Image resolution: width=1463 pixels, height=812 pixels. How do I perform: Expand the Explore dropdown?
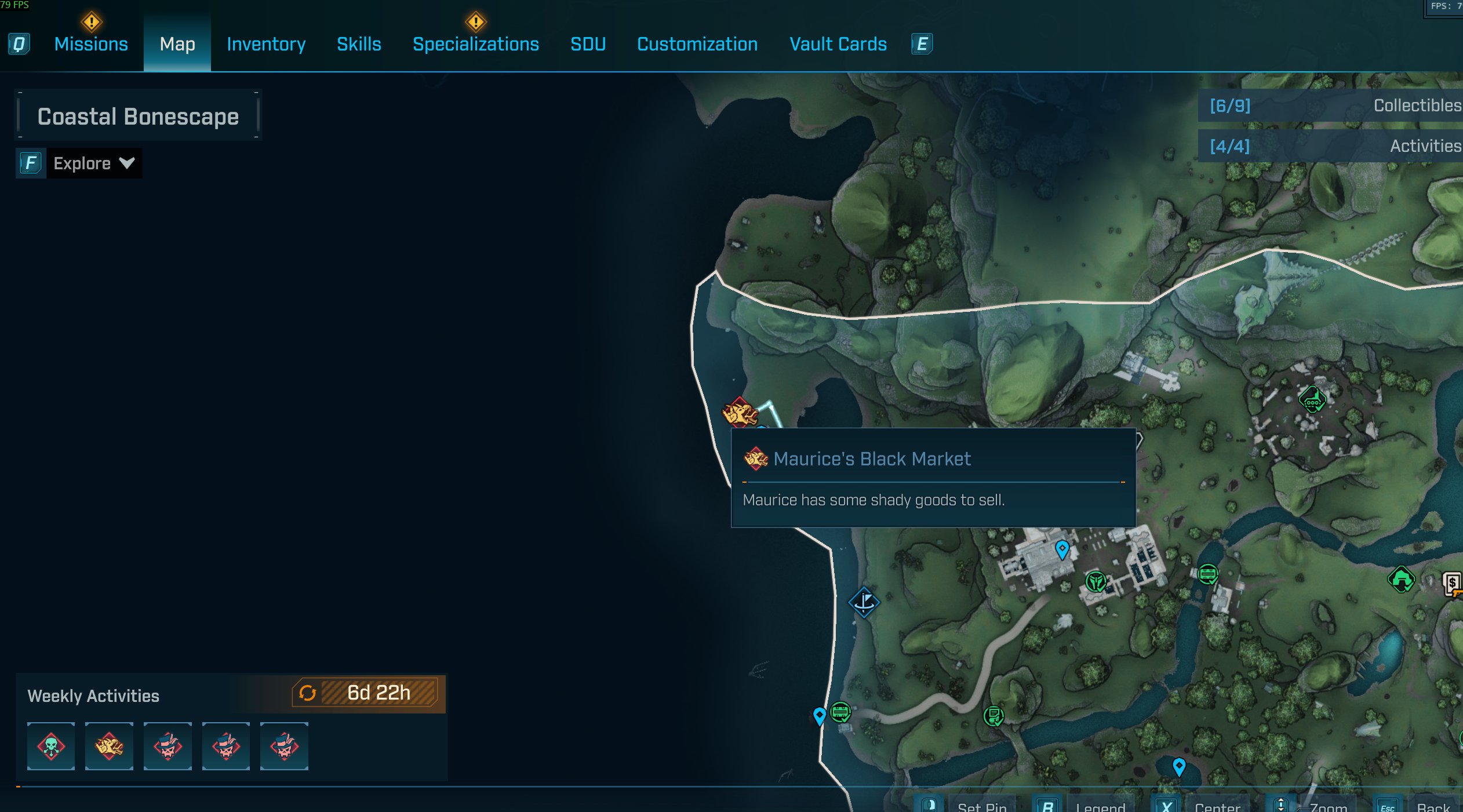pyautogui.click(x=93, y=163)
